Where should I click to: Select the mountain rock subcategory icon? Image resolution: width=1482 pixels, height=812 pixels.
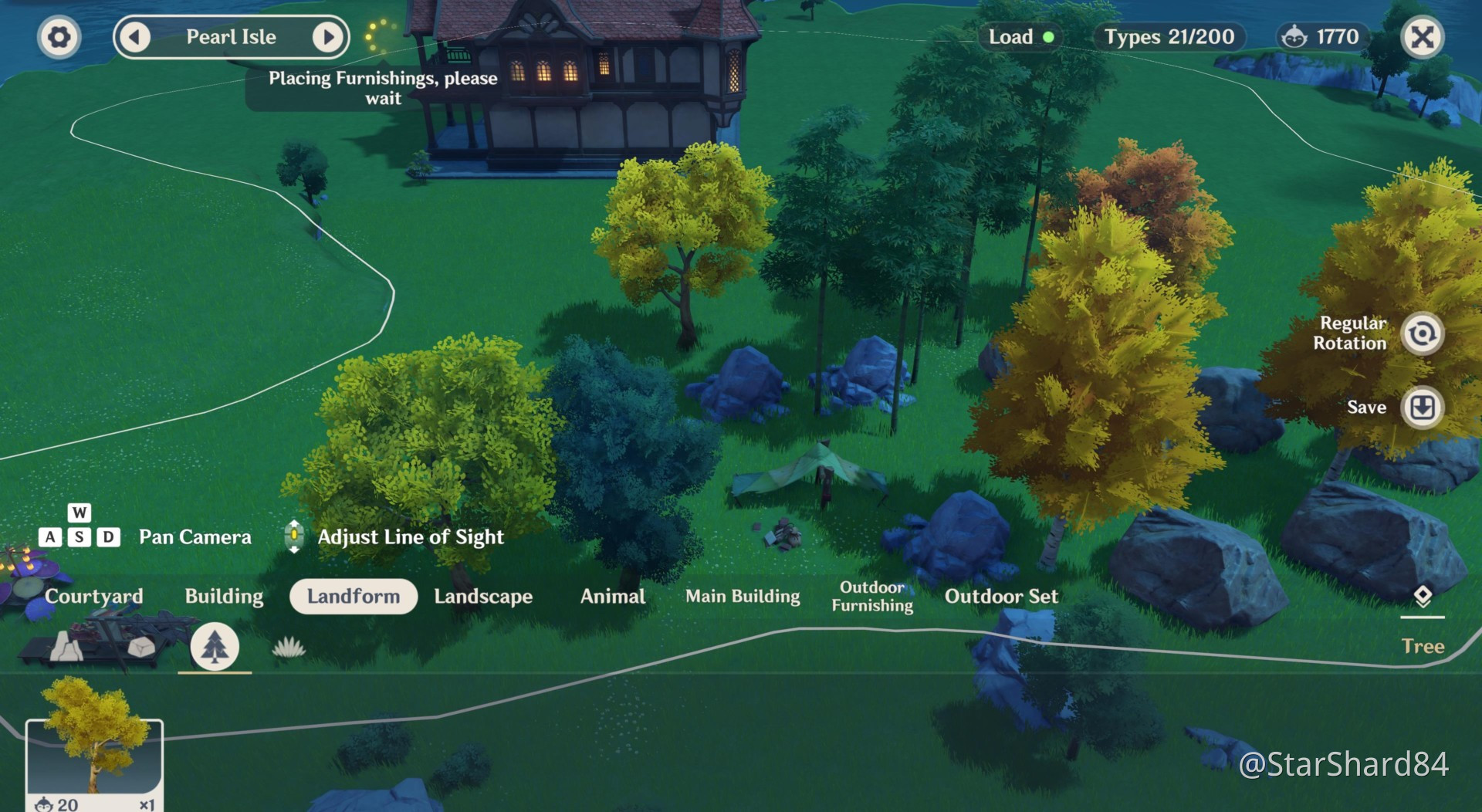(67, 647)
